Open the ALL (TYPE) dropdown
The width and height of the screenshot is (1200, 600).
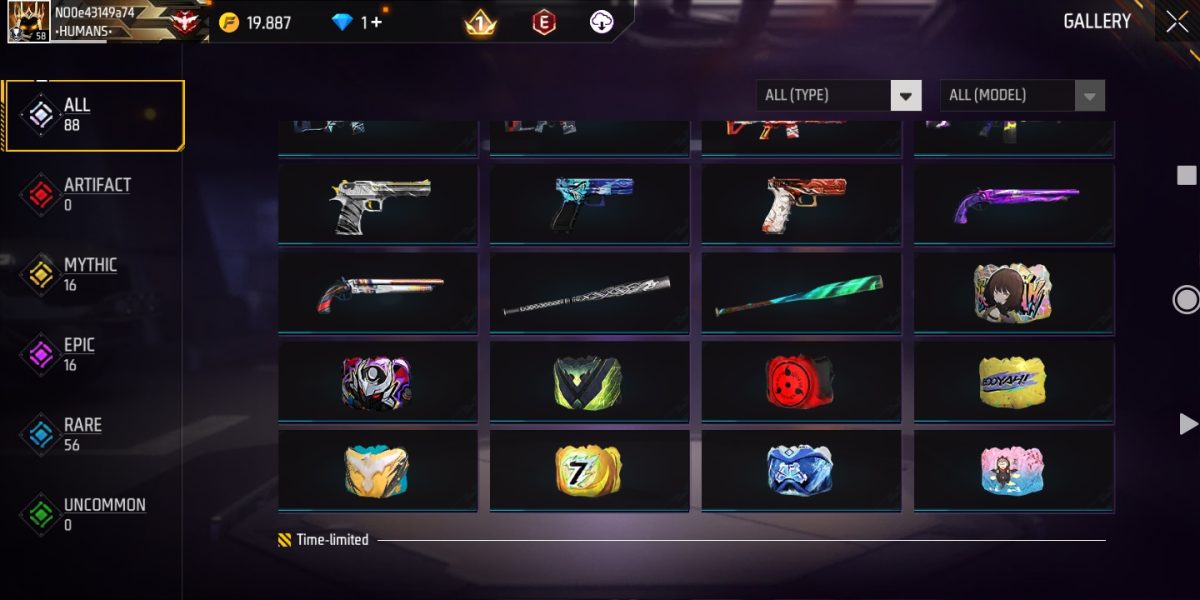click(x=838, y=95)
